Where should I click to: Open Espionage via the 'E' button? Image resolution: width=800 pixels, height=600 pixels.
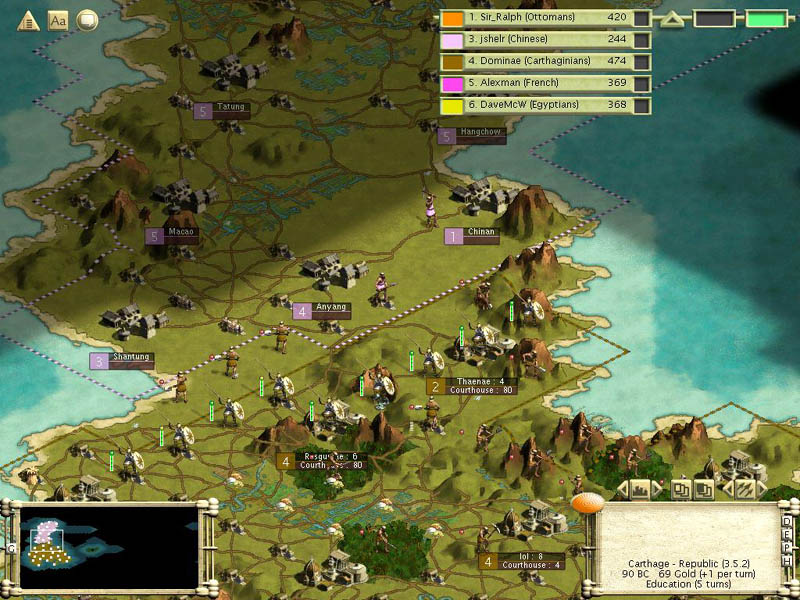click(x=788, y=536)
